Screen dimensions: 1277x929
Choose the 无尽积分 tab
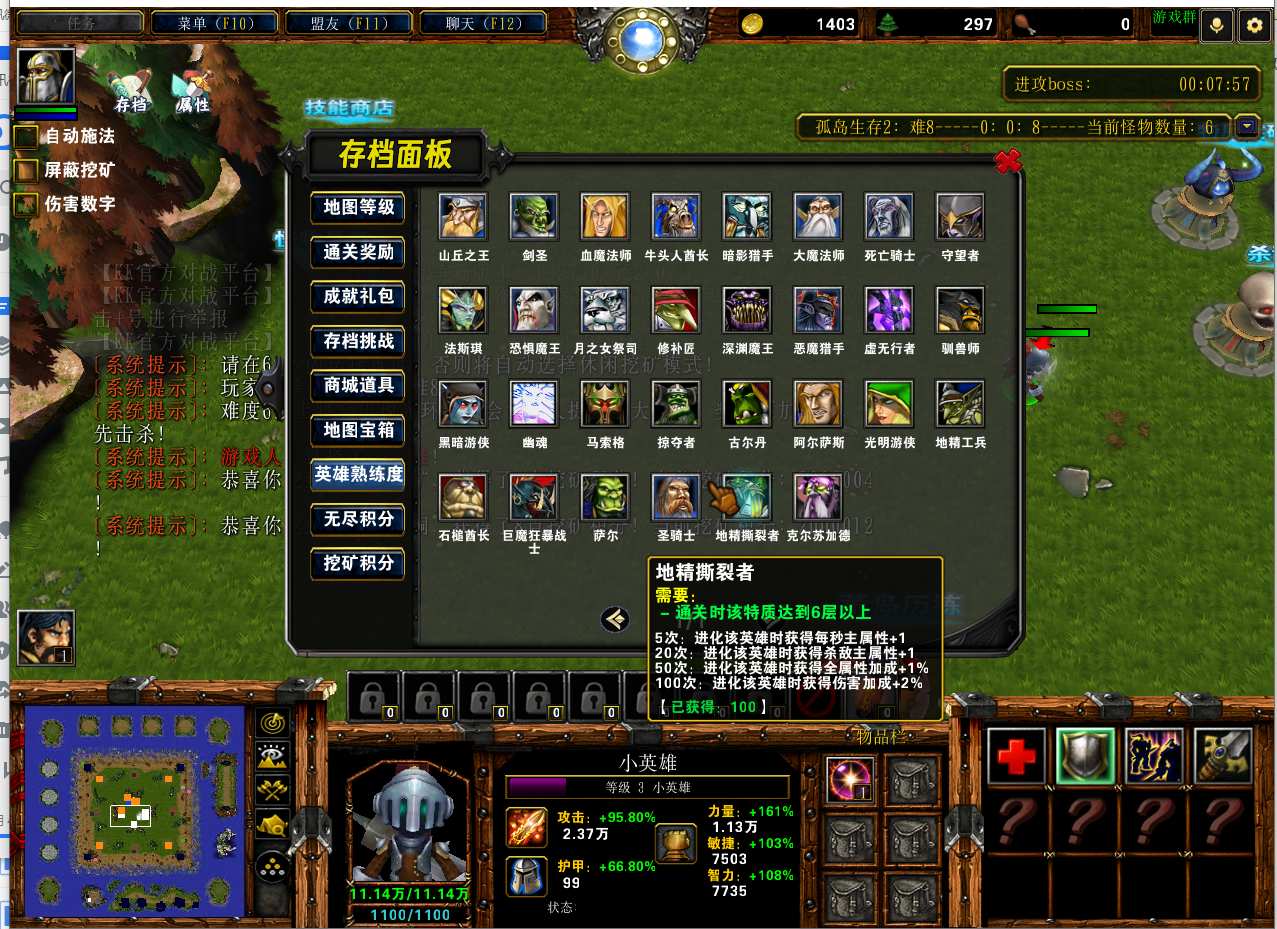pos(358,519)
